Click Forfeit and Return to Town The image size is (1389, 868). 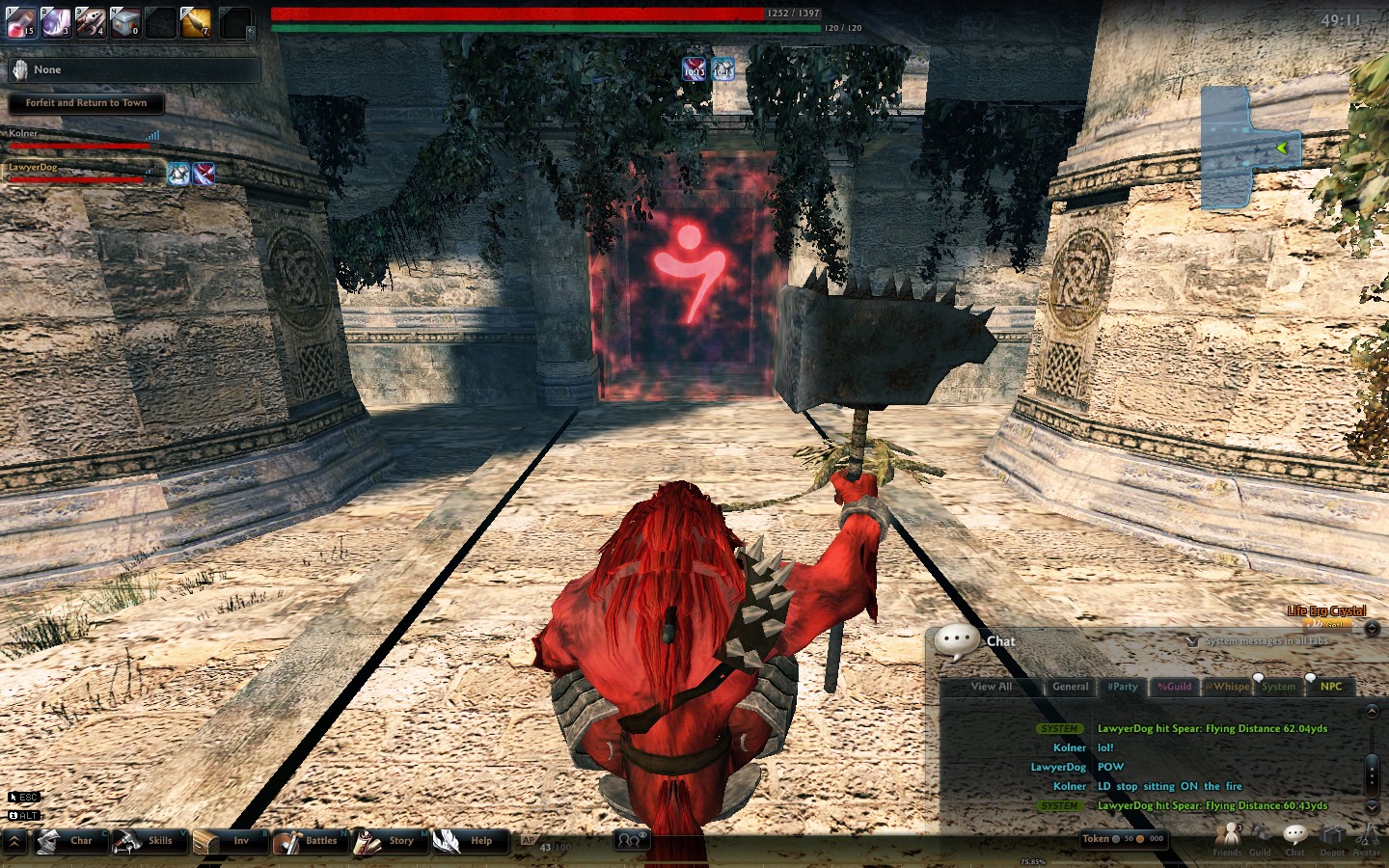click(x=86, y=103)
